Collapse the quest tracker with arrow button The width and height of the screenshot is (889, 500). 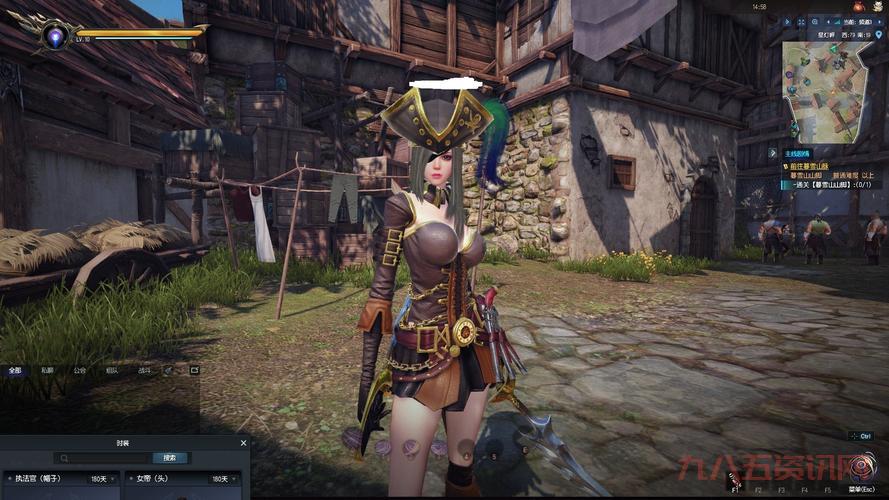pos(773,153)
